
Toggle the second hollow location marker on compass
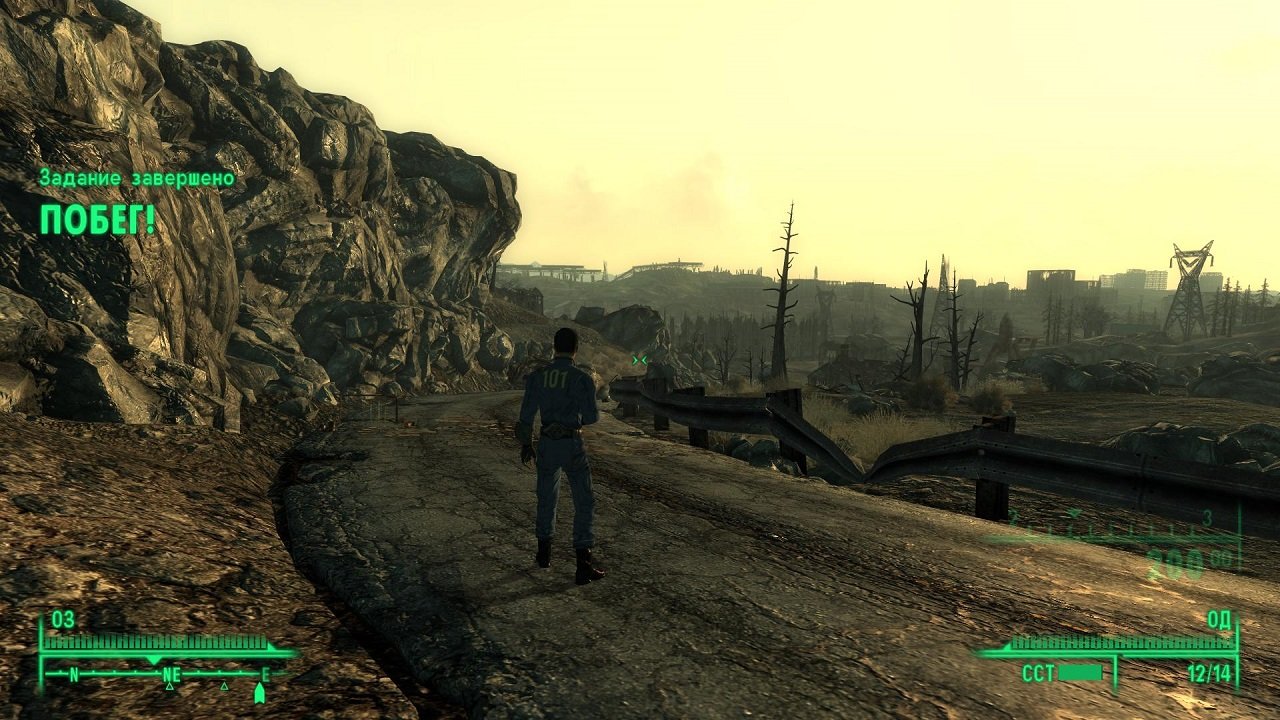point(224,688)
